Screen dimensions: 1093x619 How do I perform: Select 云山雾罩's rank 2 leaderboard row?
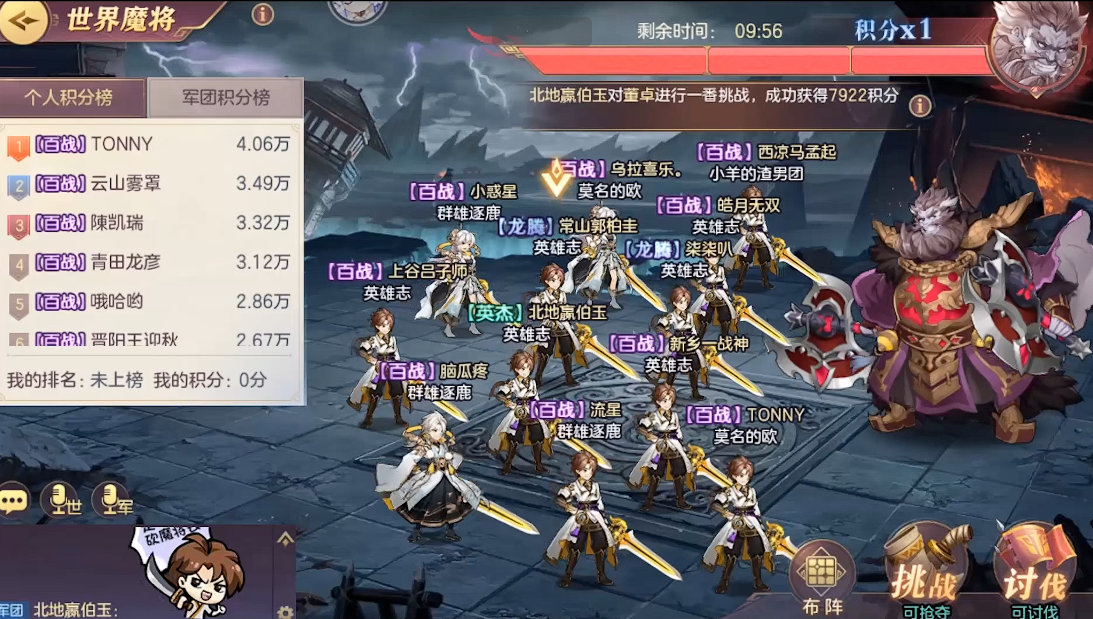click(150, 184)
